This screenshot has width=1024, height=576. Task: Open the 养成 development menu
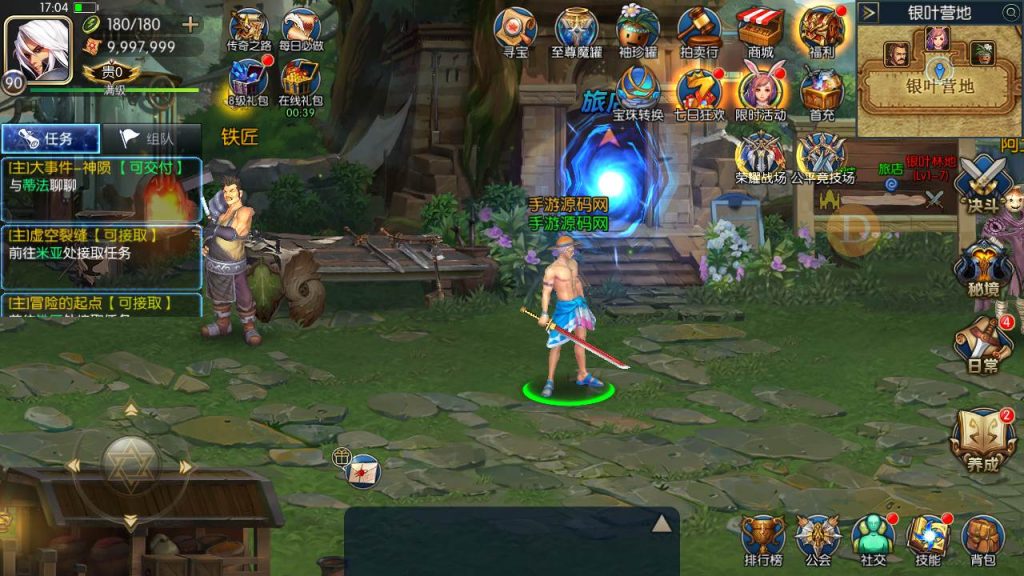coord(982,438)
